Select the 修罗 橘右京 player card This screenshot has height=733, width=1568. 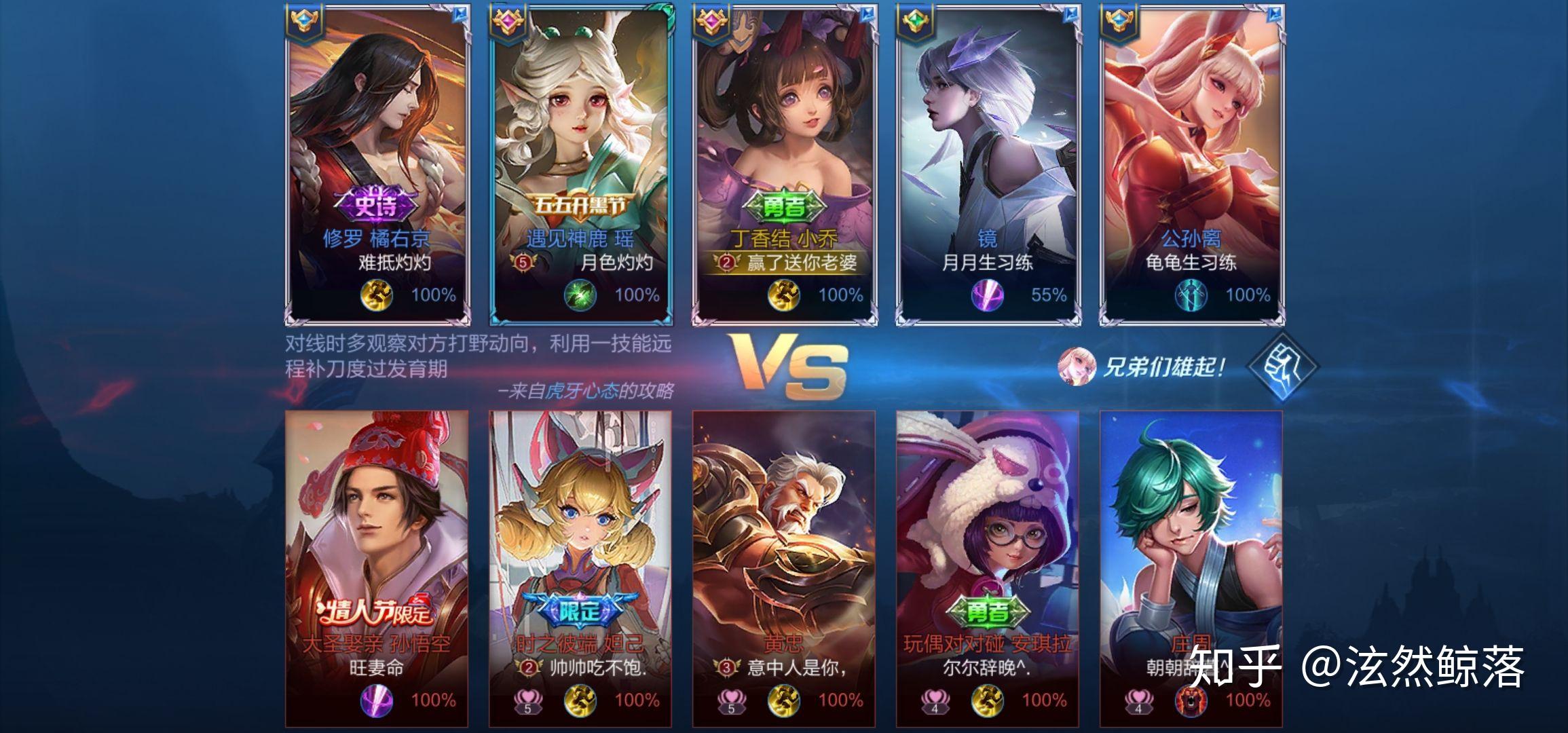[377, 164]
